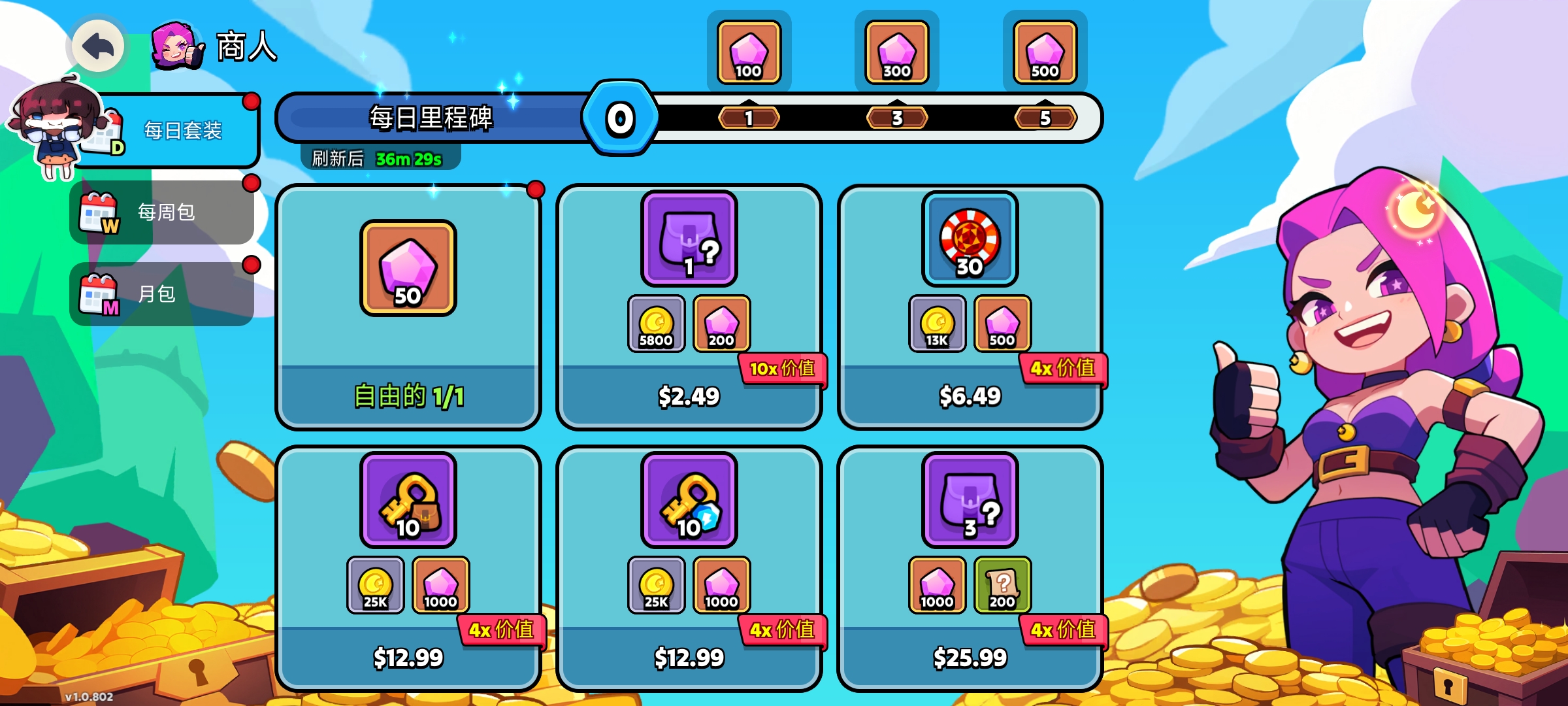Buy the $2.49 mystery bag pack
This screenshot has height=706, width=1568.
[689, 395]
